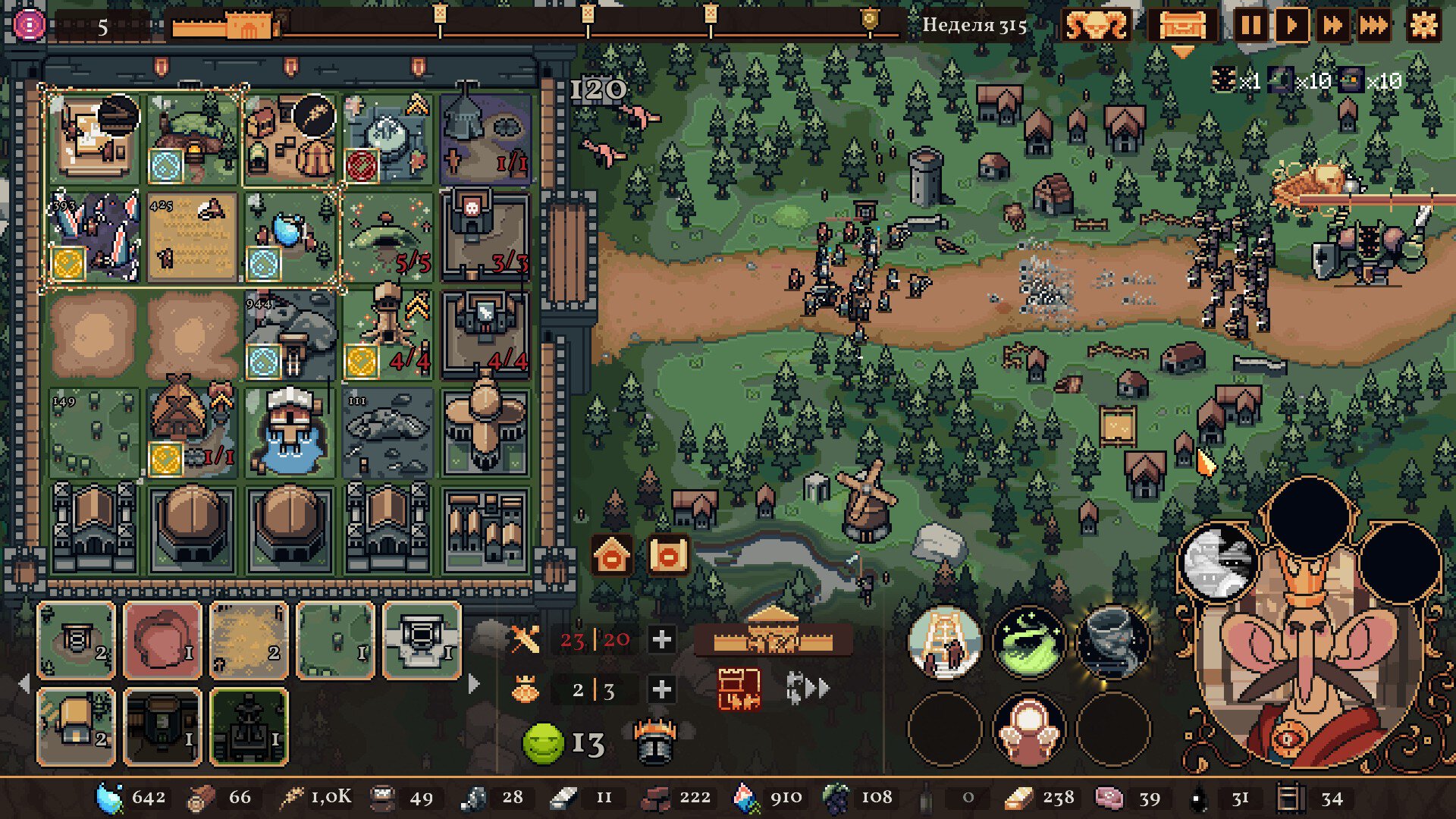Show next page of building cards
The image size is (1456, 819).
[x=475, y=684]
